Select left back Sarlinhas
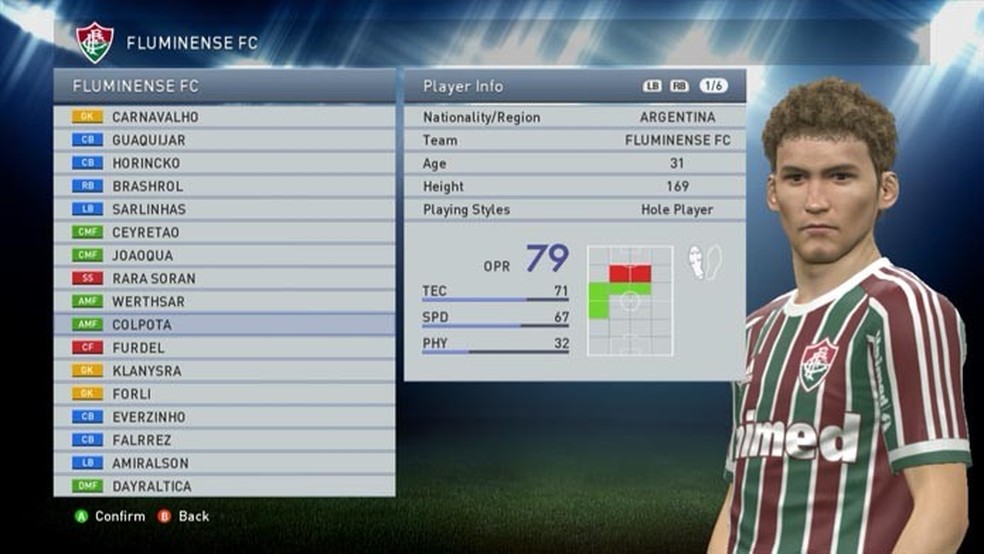The image size is (984, 554). click(x=224, y=209)
